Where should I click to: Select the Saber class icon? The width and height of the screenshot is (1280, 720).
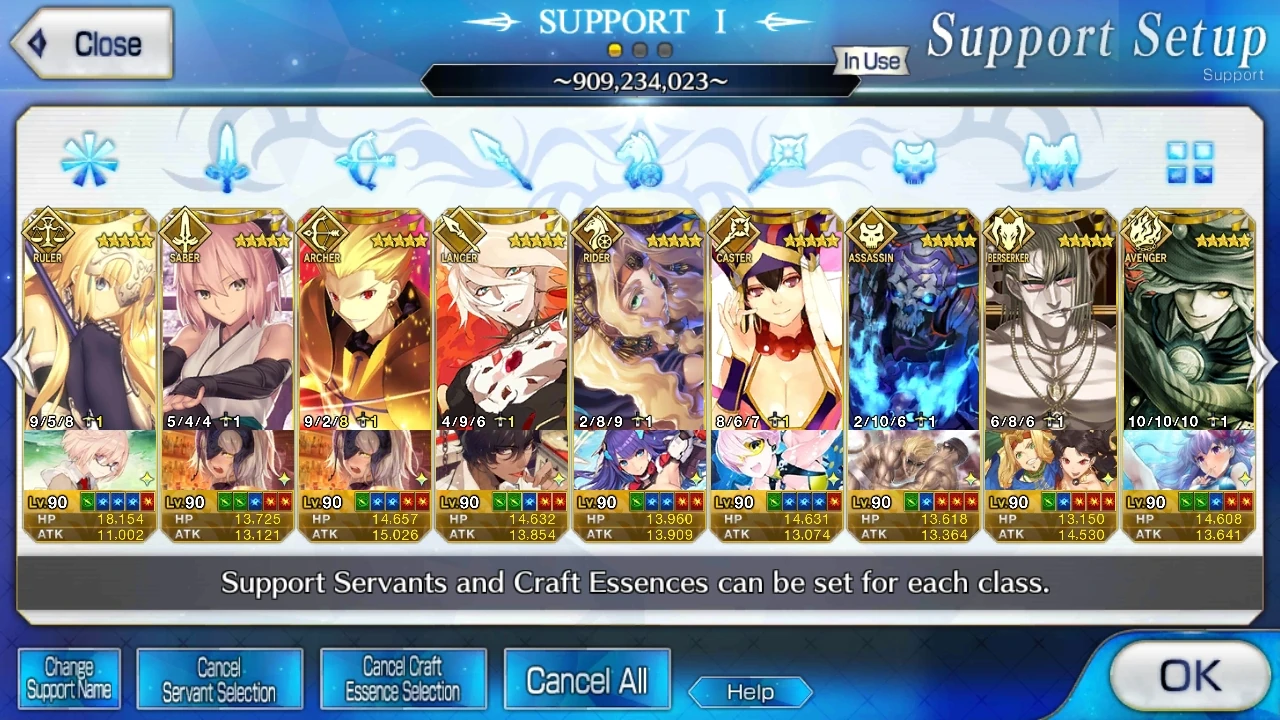[x=227, y=160]
